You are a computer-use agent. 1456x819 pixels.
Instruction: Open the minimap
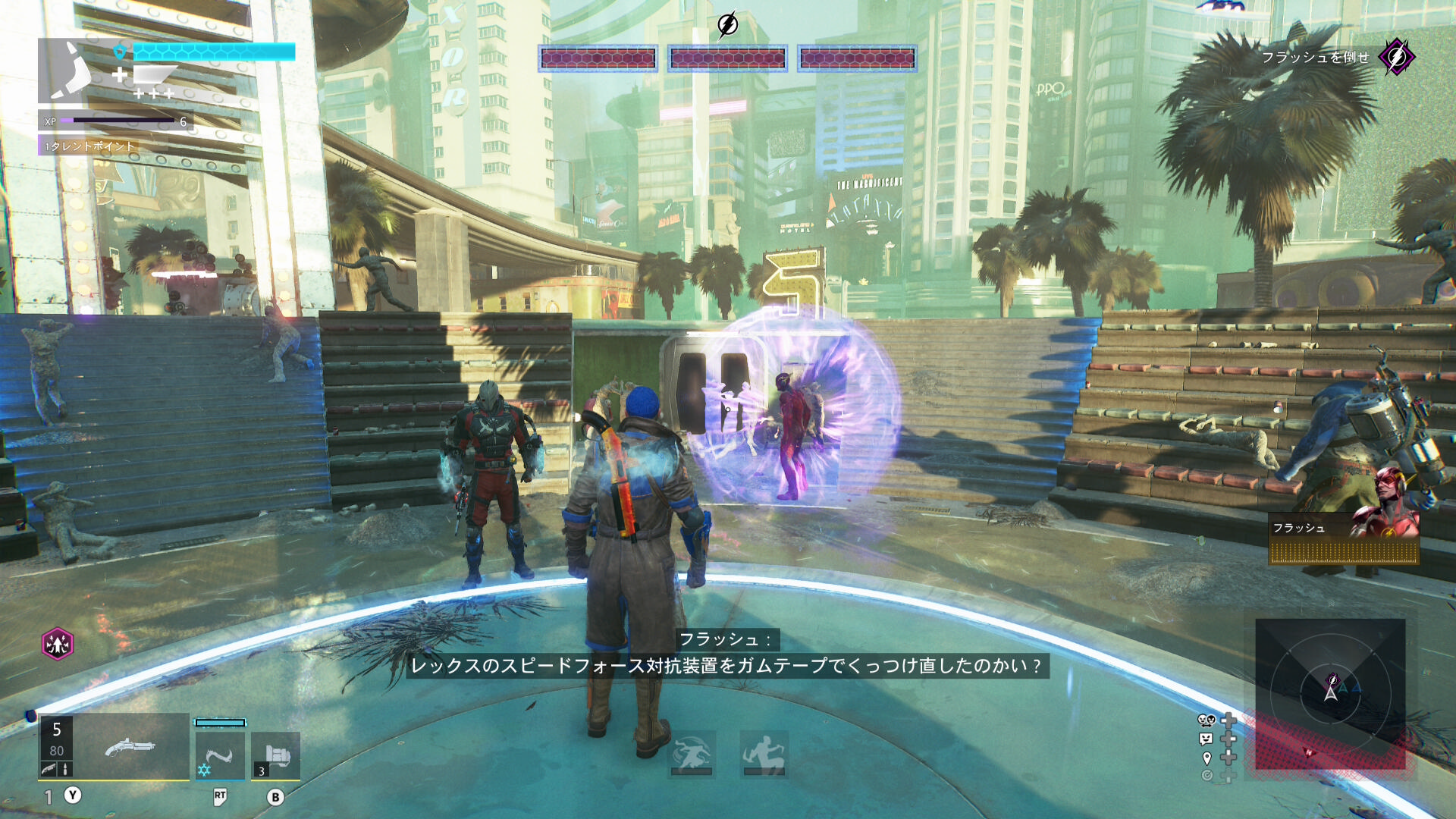[1330, 694]
